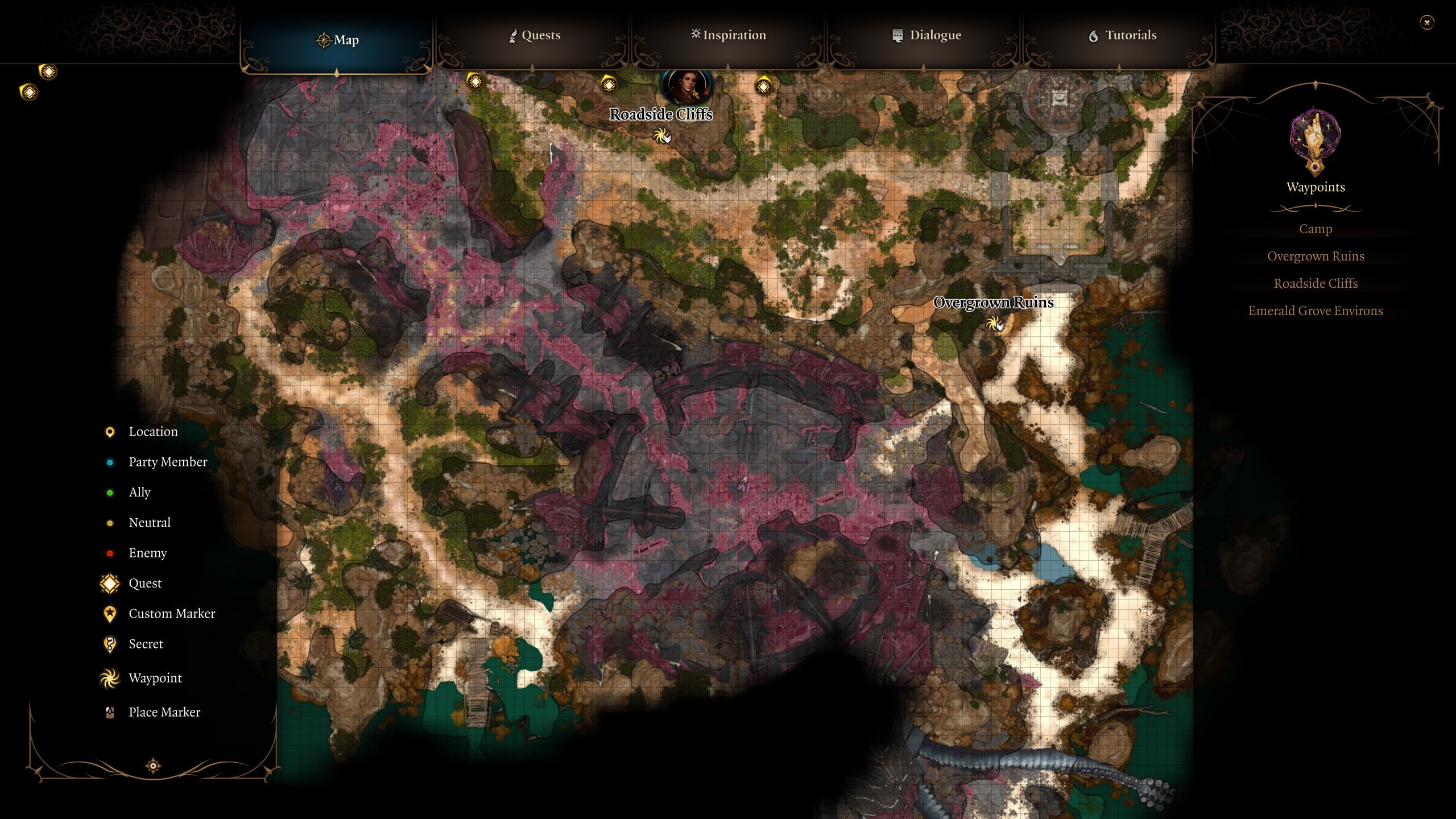This screenshot has height=819, width=1456.
Task: Click the Roadside Cliffs waypoint marker
Action: click(x=661, y=138)
